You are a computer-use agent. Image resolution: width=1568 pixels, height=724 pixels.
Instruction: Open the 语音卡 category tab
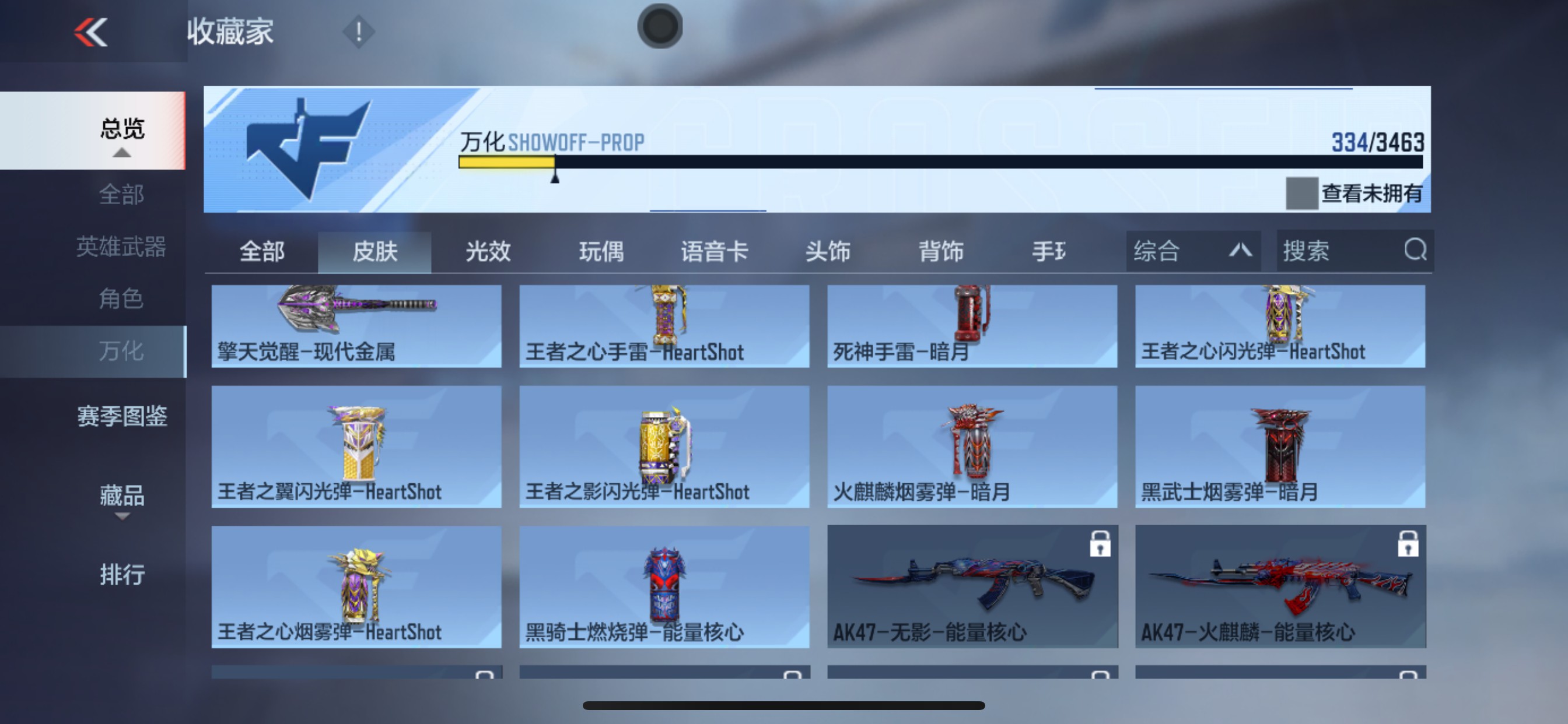(713, 251)
